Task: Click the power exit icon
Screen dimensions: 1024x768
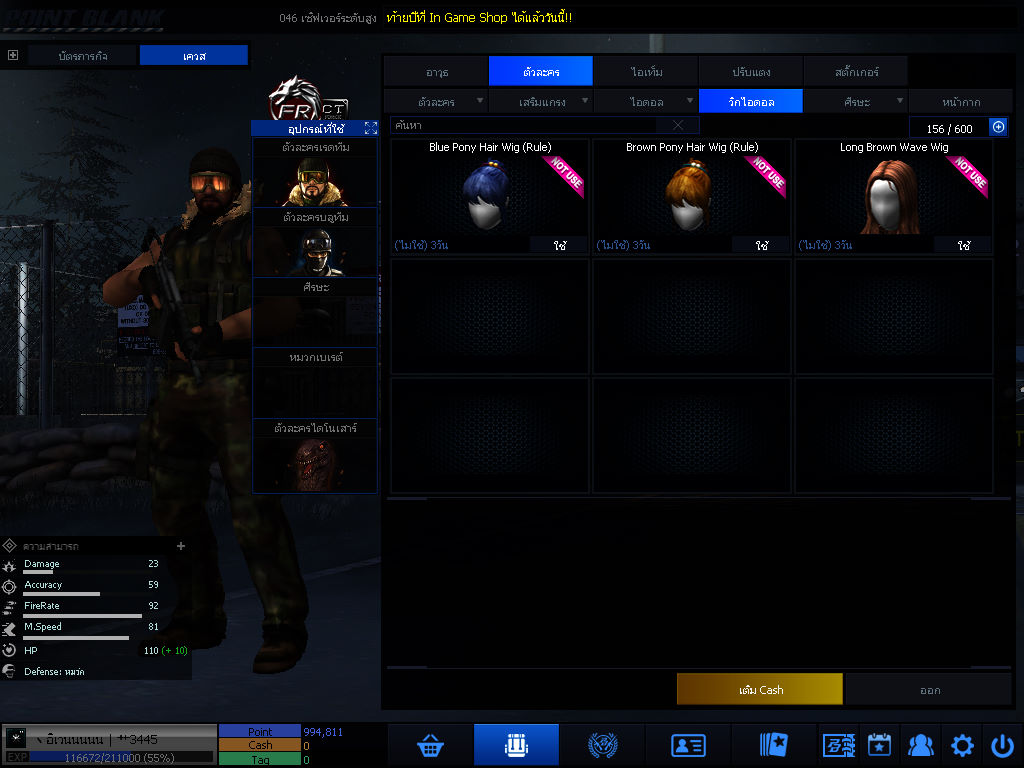Action: [x=1003, y=745]
